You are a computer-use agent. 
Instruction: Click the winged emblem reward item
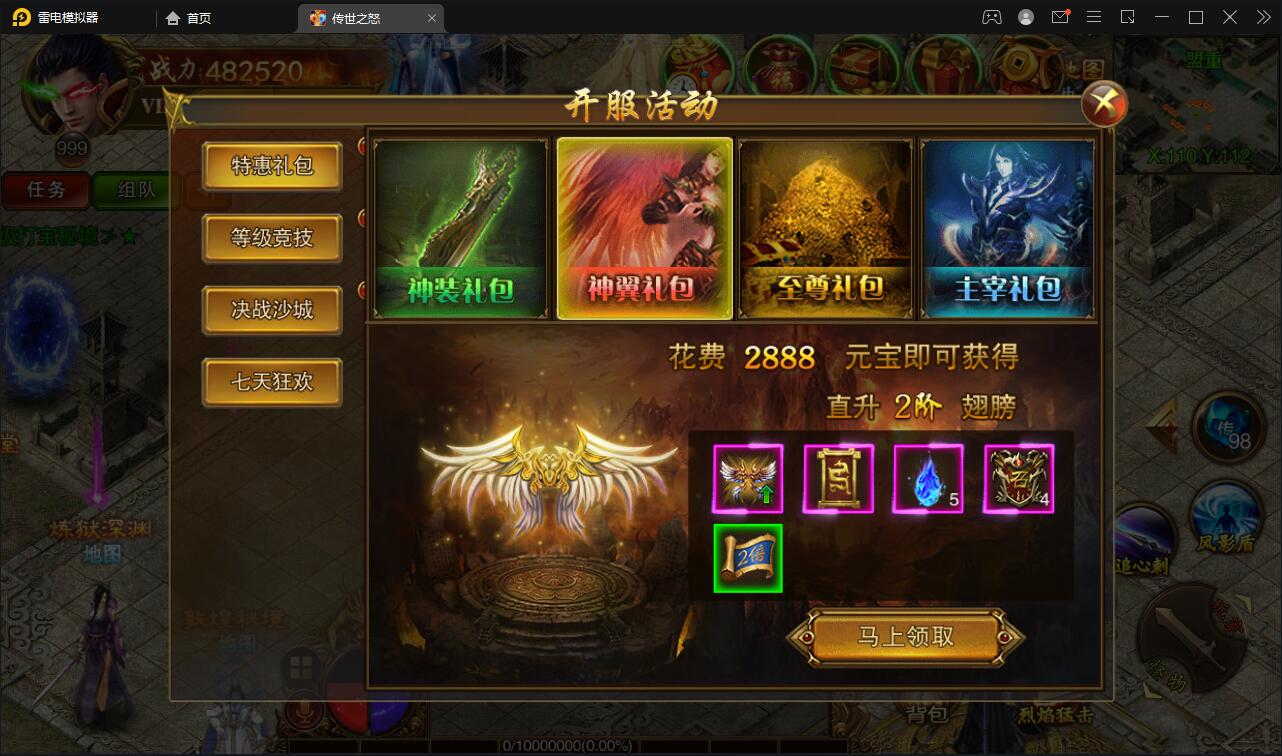point(748,478)
